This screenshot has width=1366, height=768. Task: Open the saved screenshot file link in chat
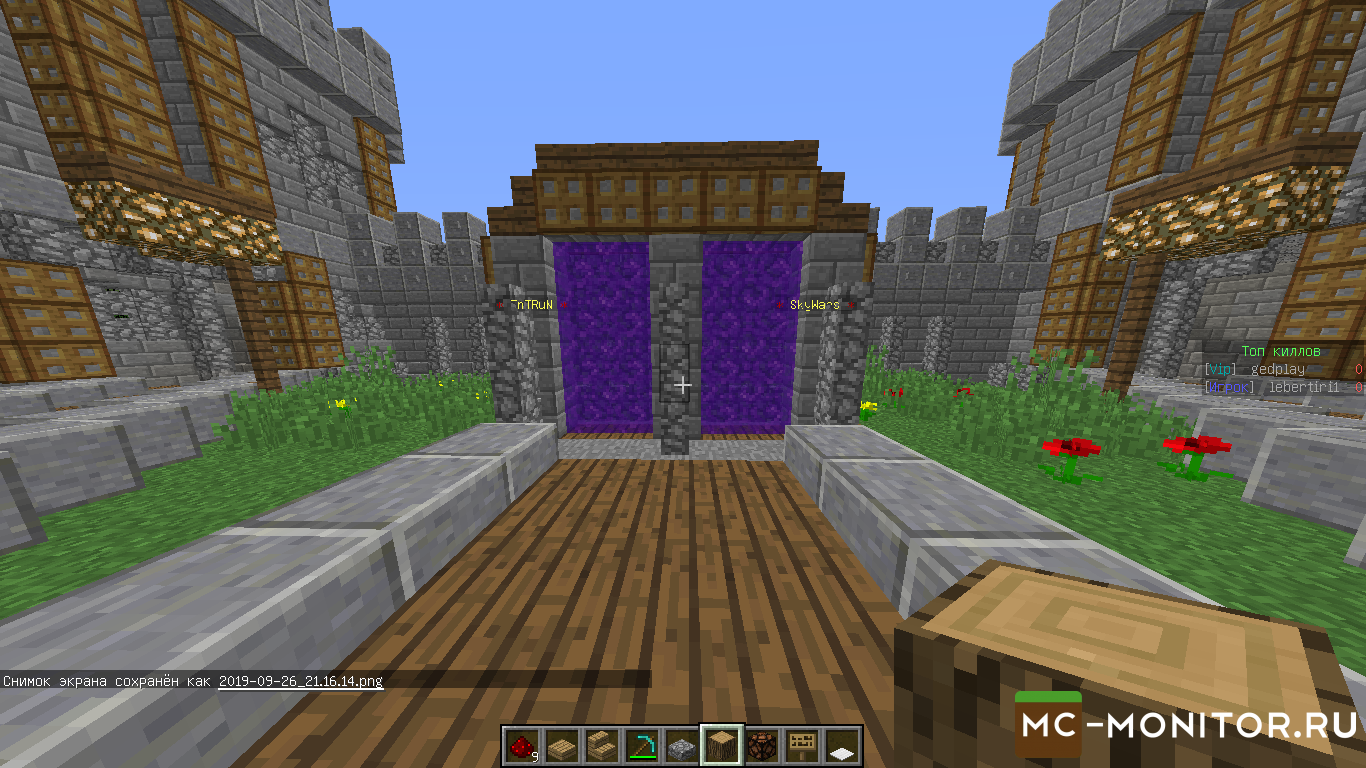click(300, 681)
